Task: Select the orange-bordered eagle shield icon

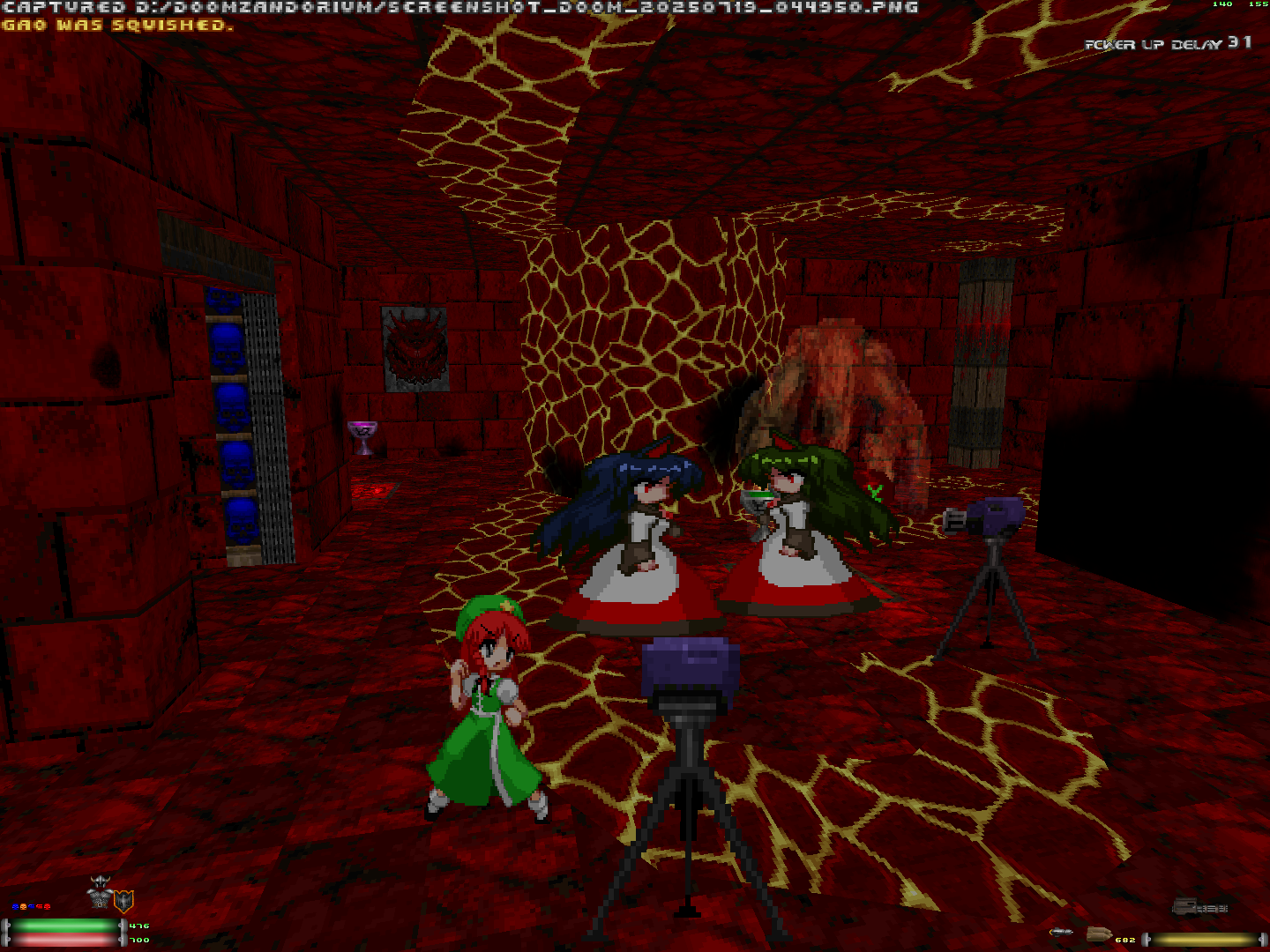Action: pos(123,901)
